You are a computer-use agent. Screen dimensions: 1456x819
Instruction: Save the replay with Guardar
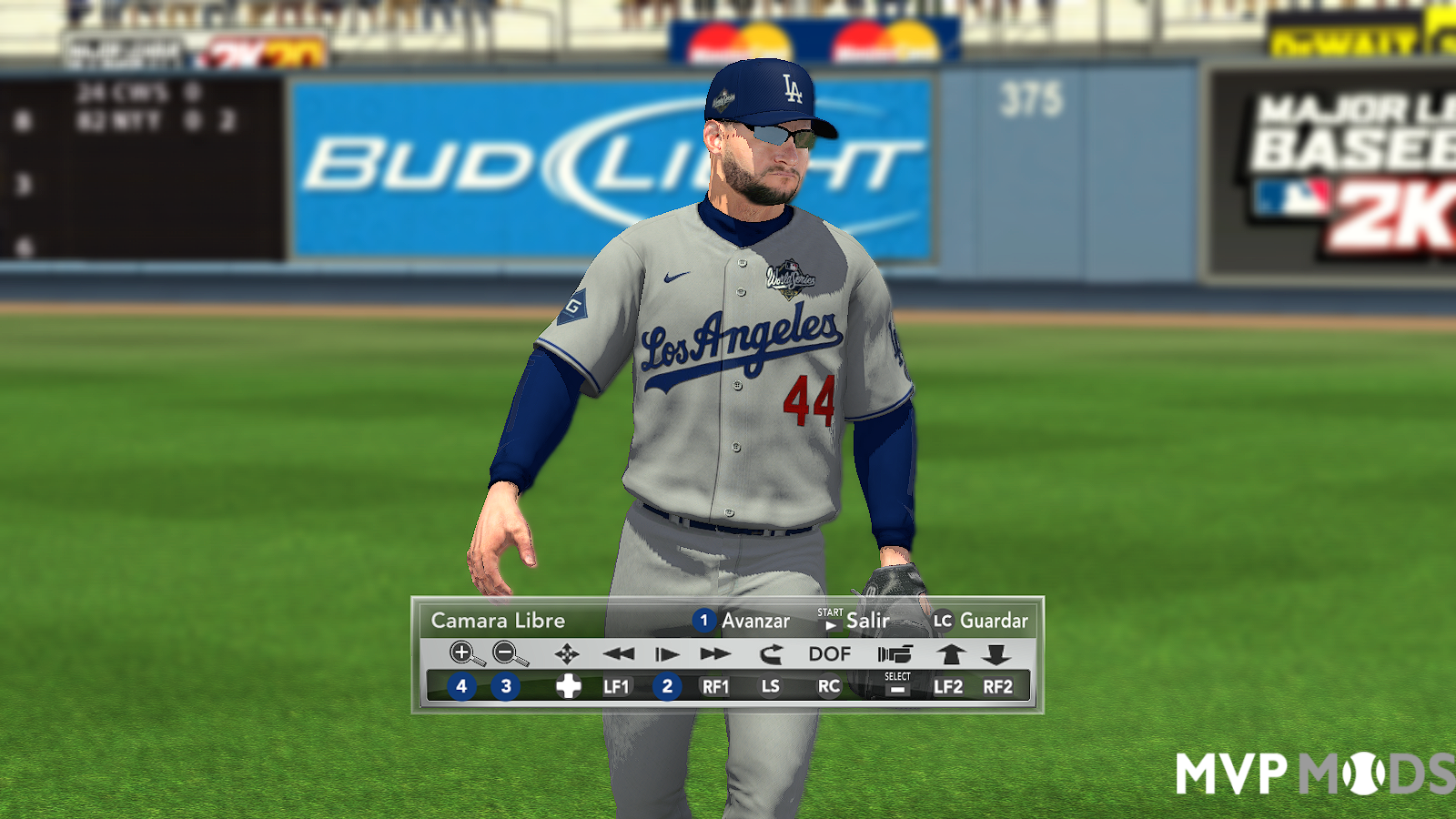pos(993,621)
